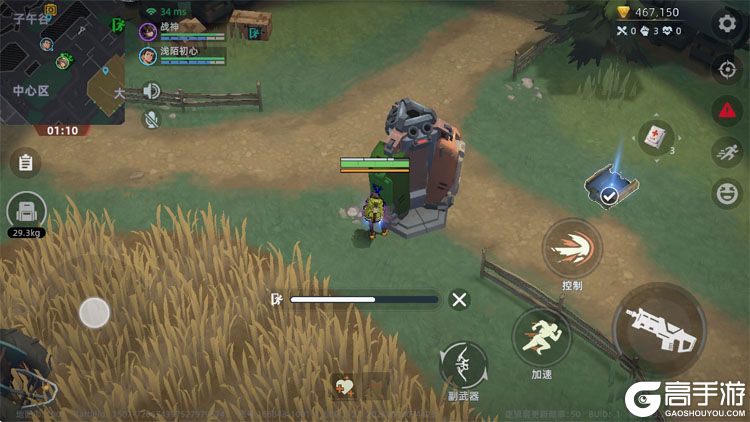Toggle the speaker voice output
750x422 pixels.
pos(152,92)
